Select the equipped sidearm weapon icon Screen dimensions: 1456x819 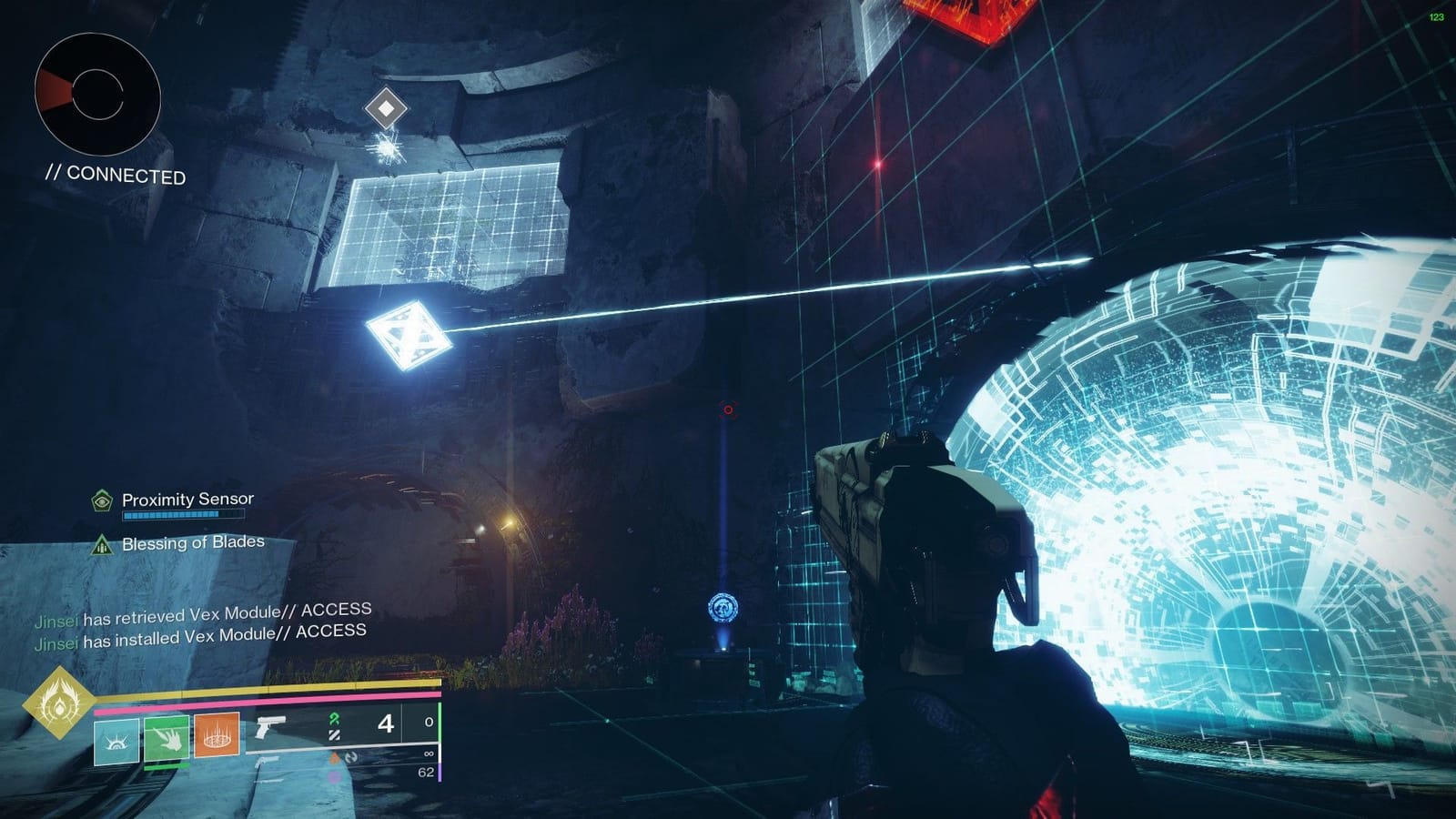point(271,728)
